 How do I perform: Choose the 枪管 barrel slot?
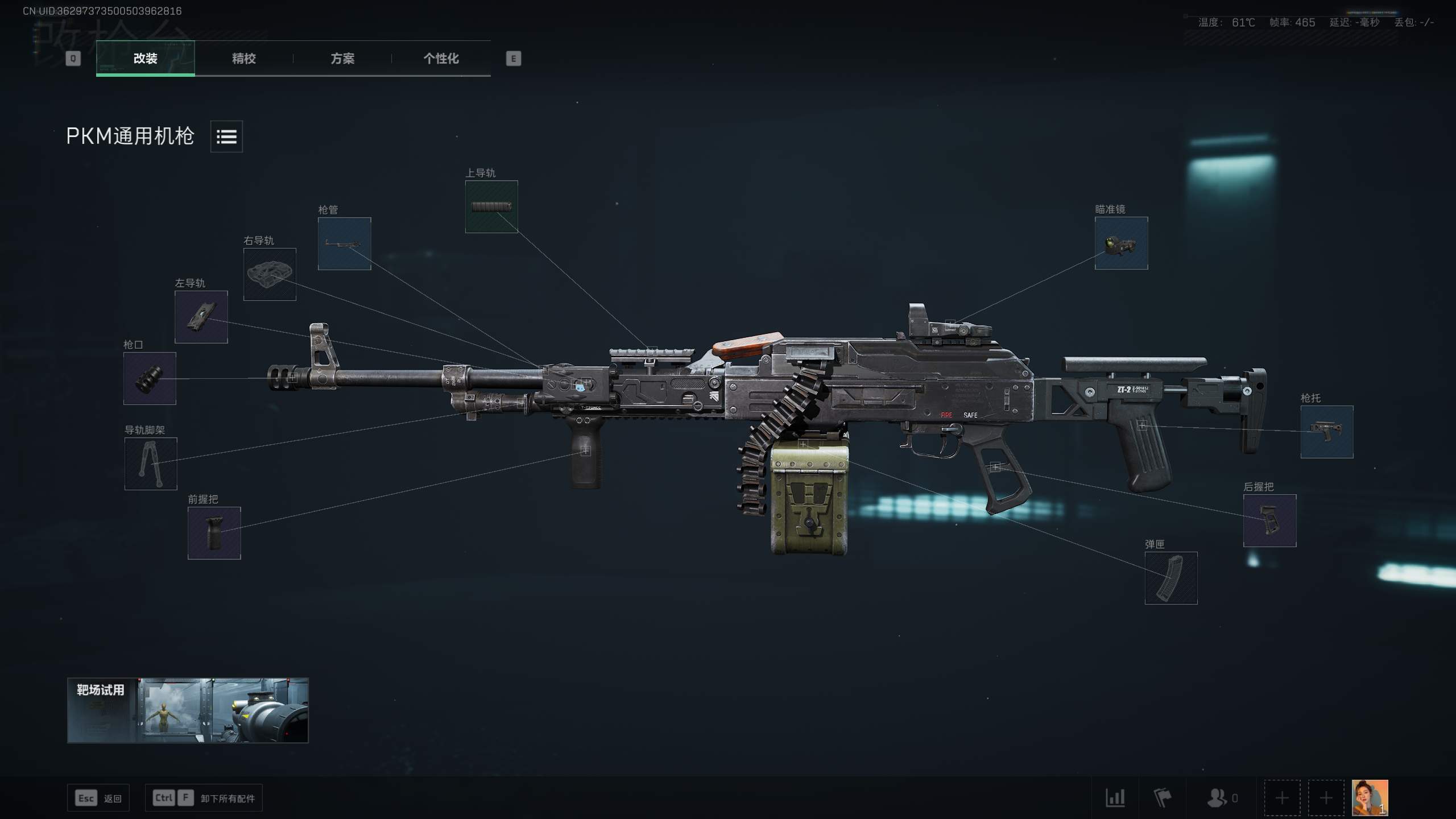pyautogui.click(x=344, y=243)
